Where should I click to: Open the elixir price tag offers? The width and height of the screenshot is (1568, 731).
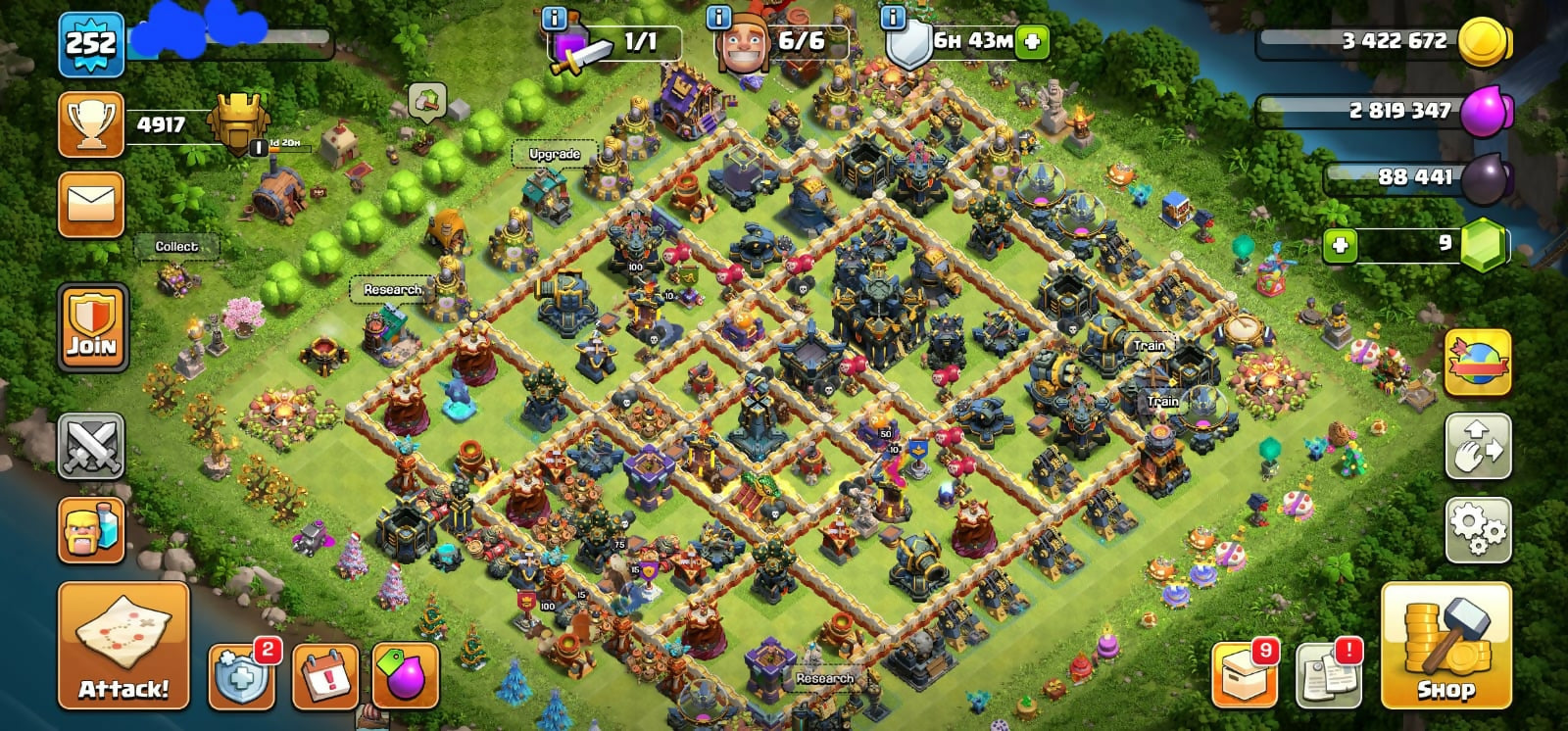(406, 675)
